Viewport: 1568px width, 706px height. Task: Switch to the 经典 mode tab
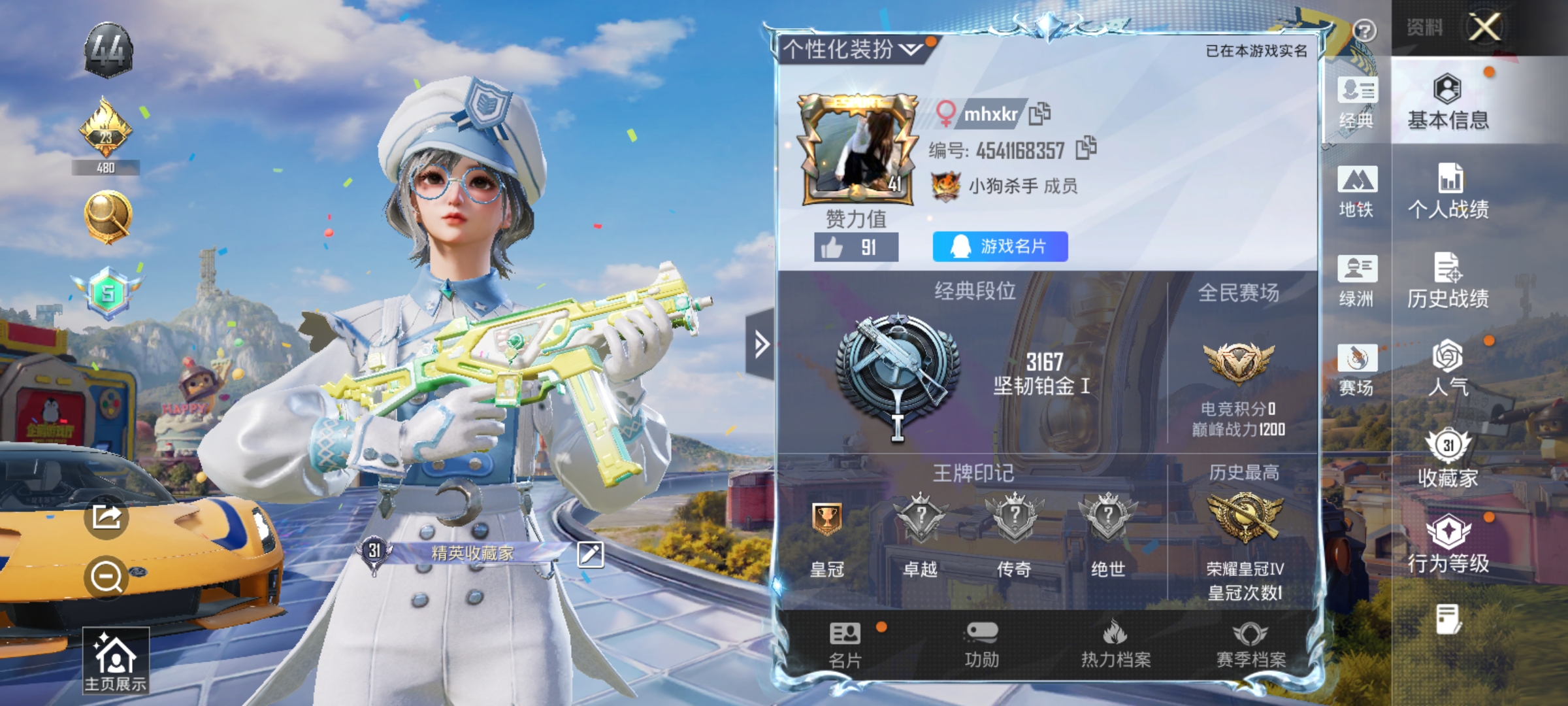[1357, 105]
